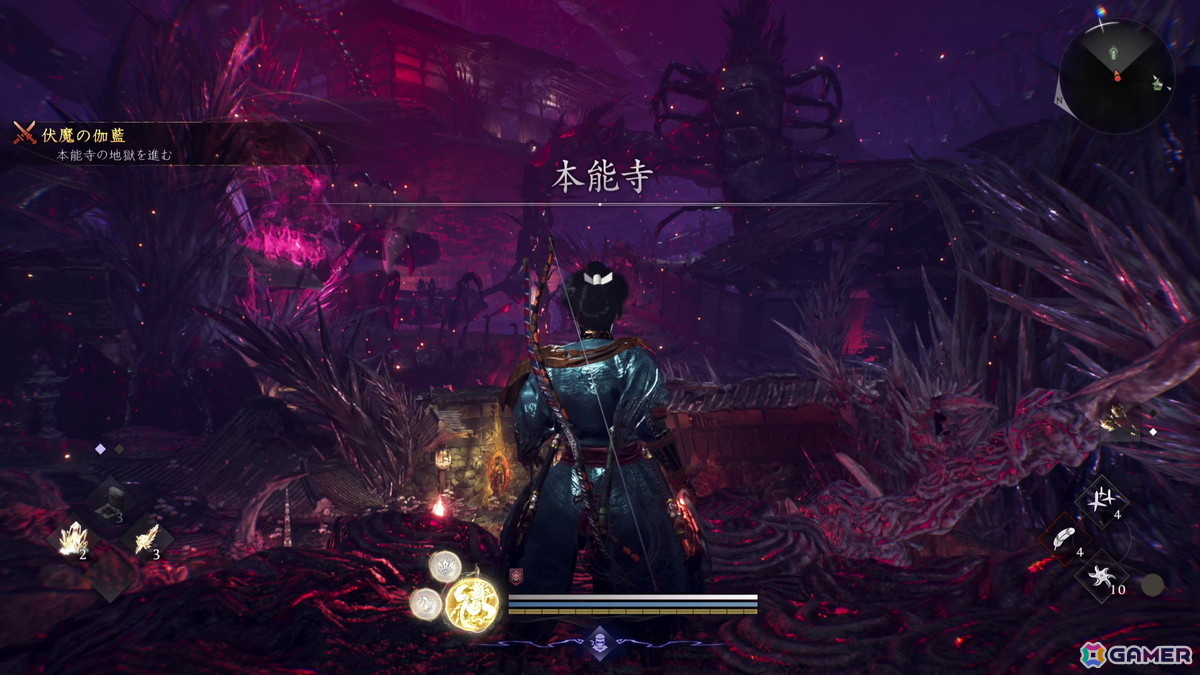Select the upper small silver spirit medallion

(445, 567)
